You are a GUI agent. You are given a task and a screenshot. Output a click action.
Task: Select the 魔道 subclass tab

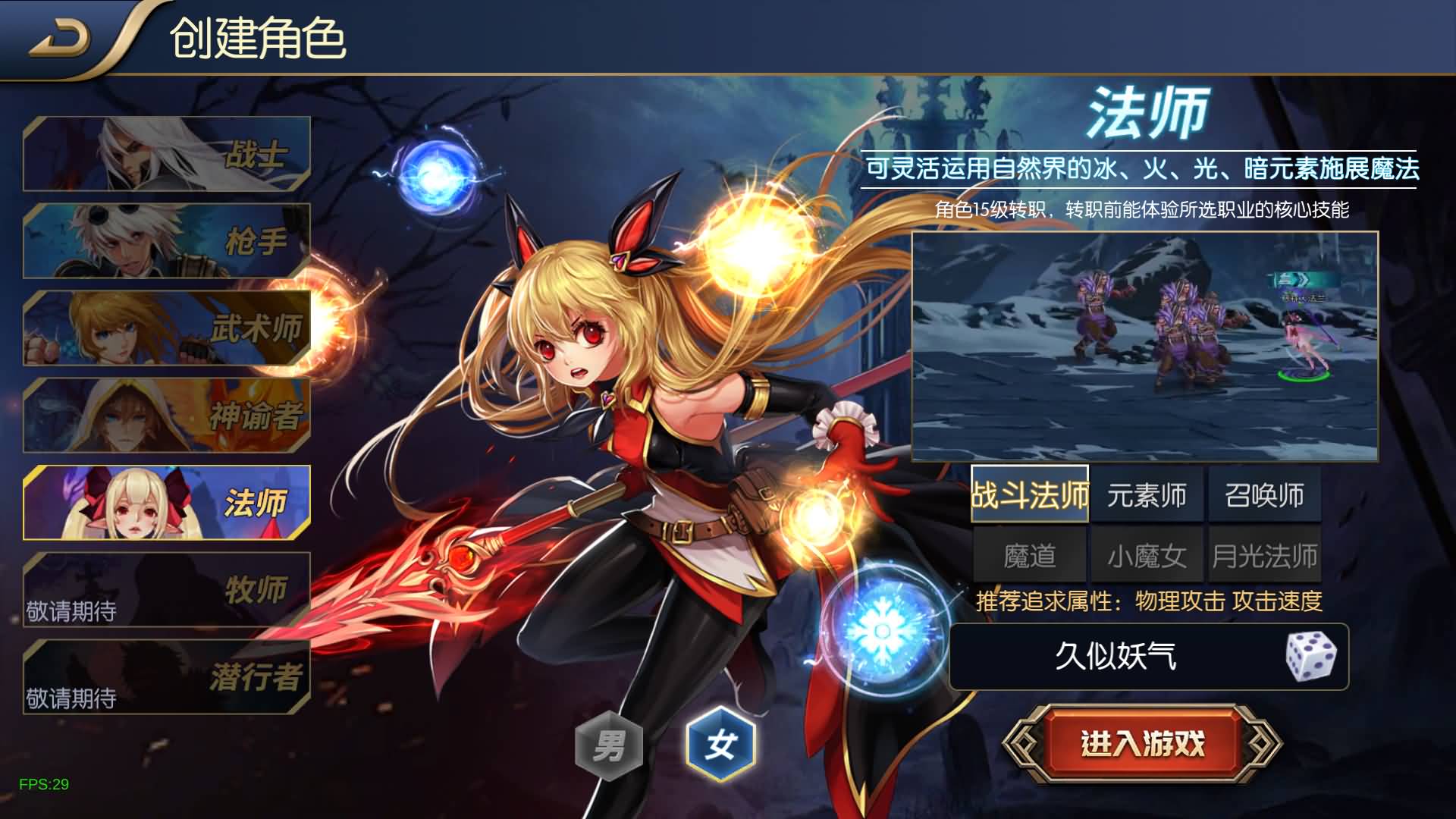click(1030, 556)
